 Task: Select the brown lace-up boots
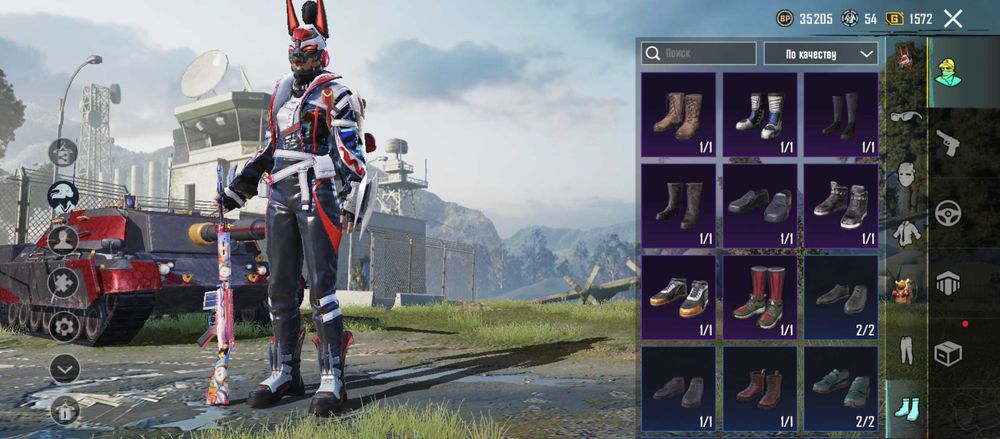[678, 113]
